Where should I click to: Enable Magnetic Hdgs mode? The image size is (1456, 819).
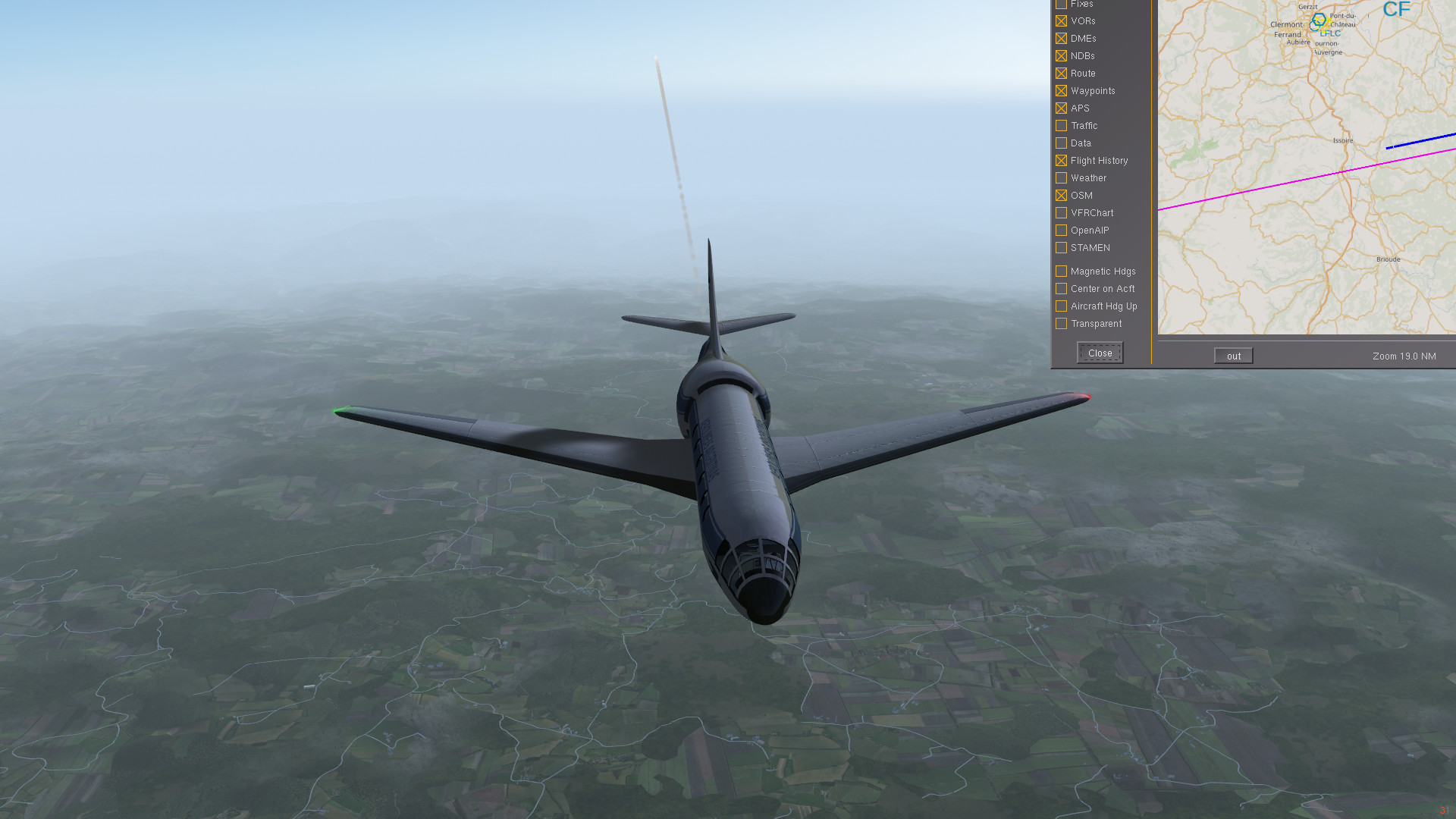click(1061, 271)
